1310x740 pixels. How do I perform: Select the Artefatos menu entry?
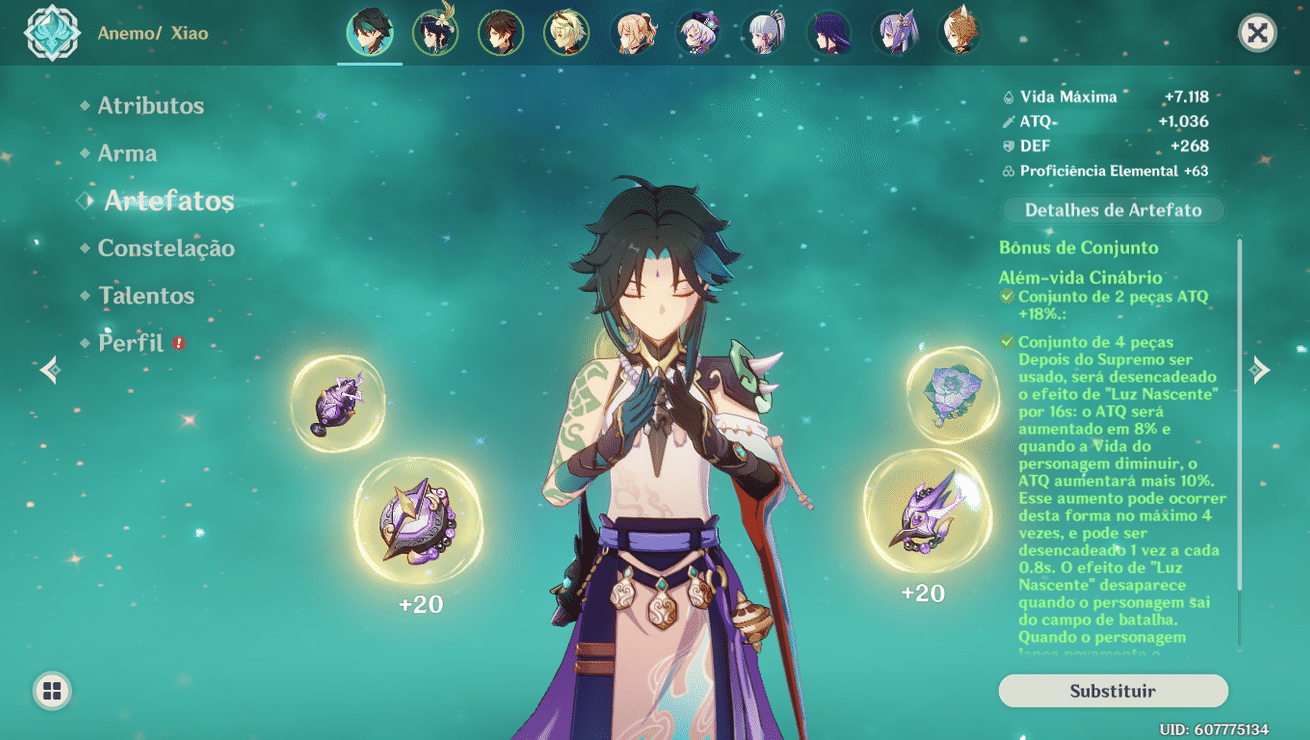pos(169,201)
